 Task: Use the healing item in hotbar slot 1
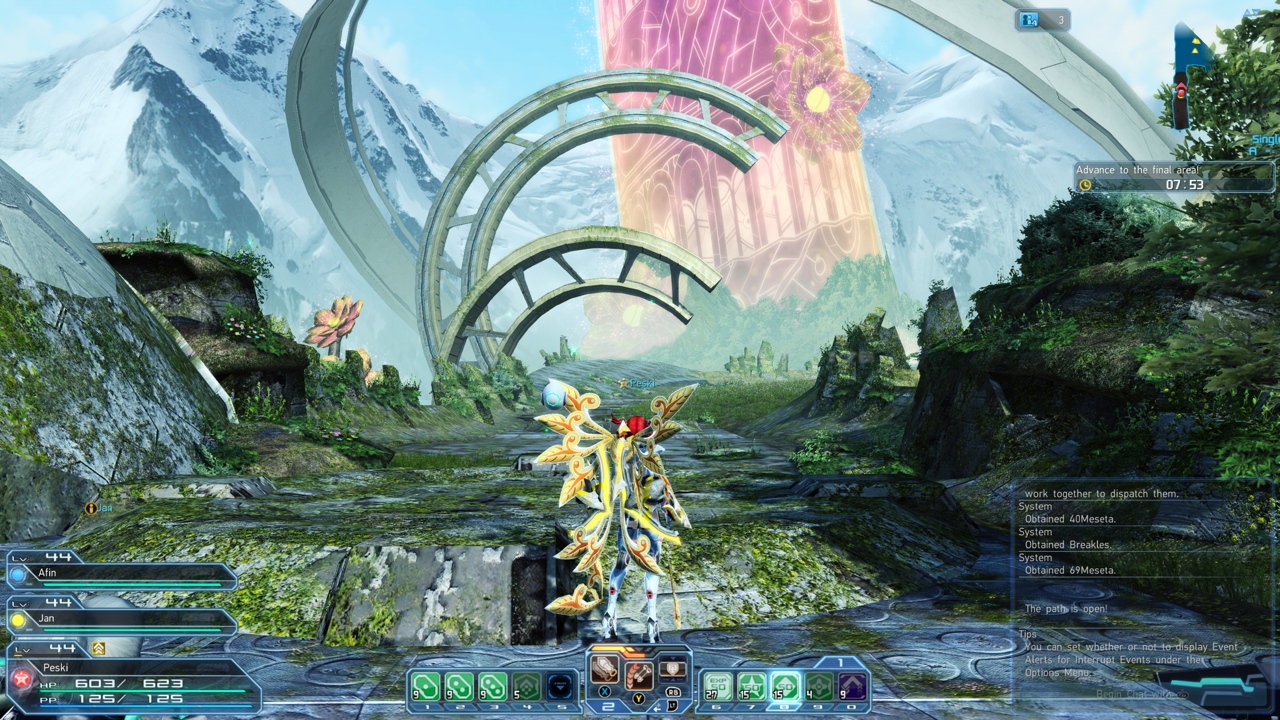[x=426, y=687]
